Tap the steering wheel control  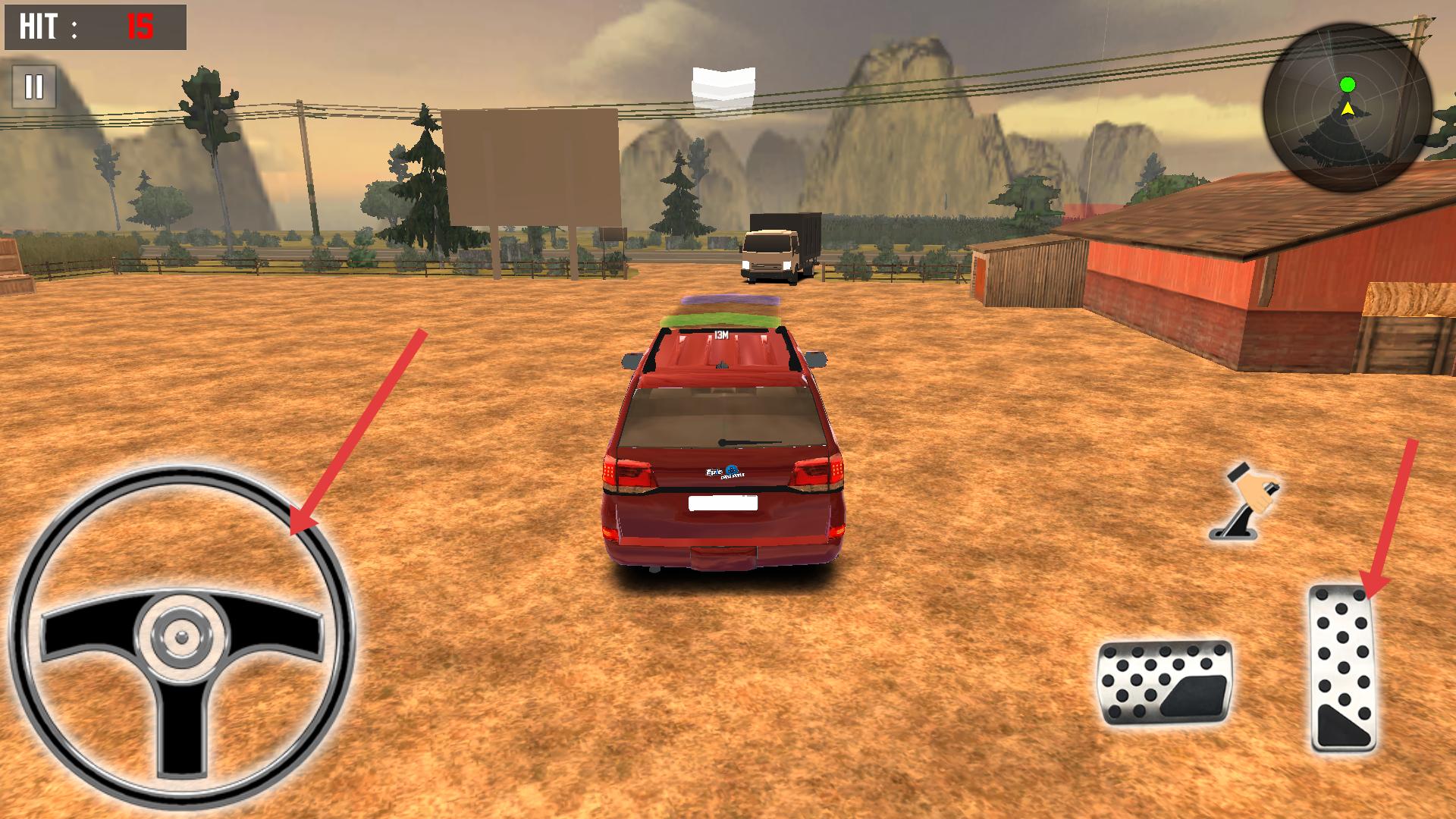(182, 635)
